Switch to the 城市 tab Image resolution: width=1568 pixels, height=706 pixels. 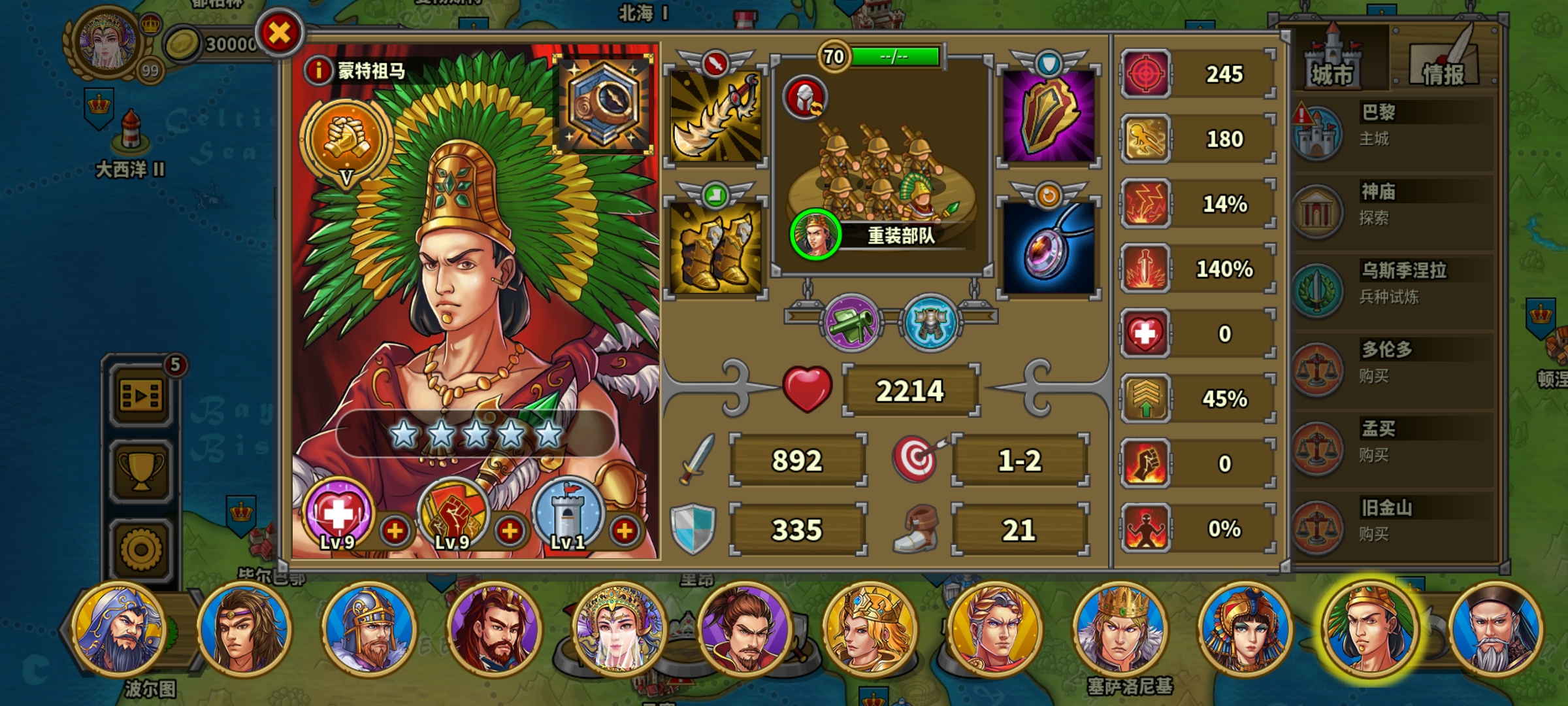[1333, 62]
